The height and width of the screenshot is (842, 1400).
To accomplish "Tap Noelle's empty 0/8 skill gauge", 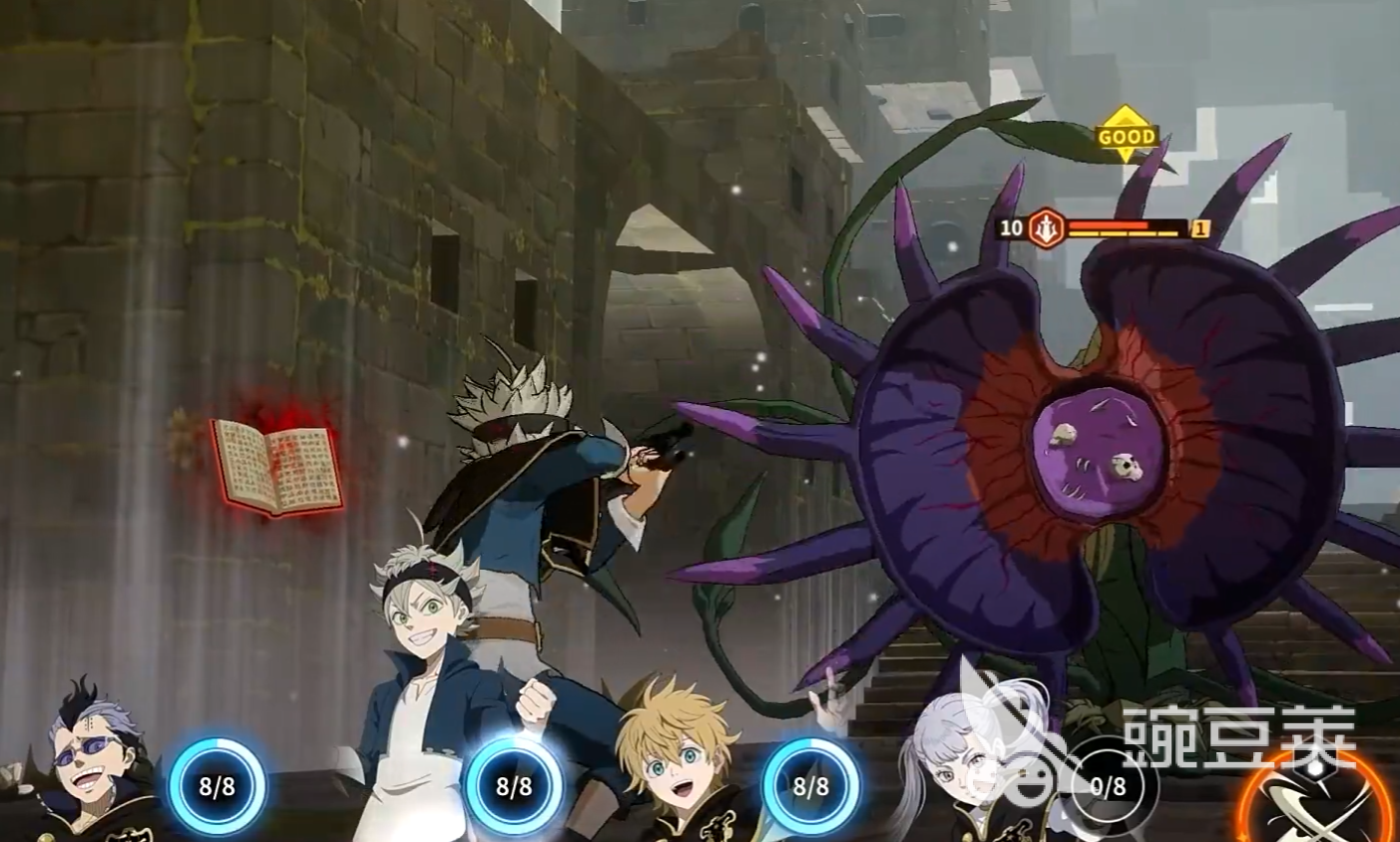I will pyautogui.click(x=1108, y=786).
